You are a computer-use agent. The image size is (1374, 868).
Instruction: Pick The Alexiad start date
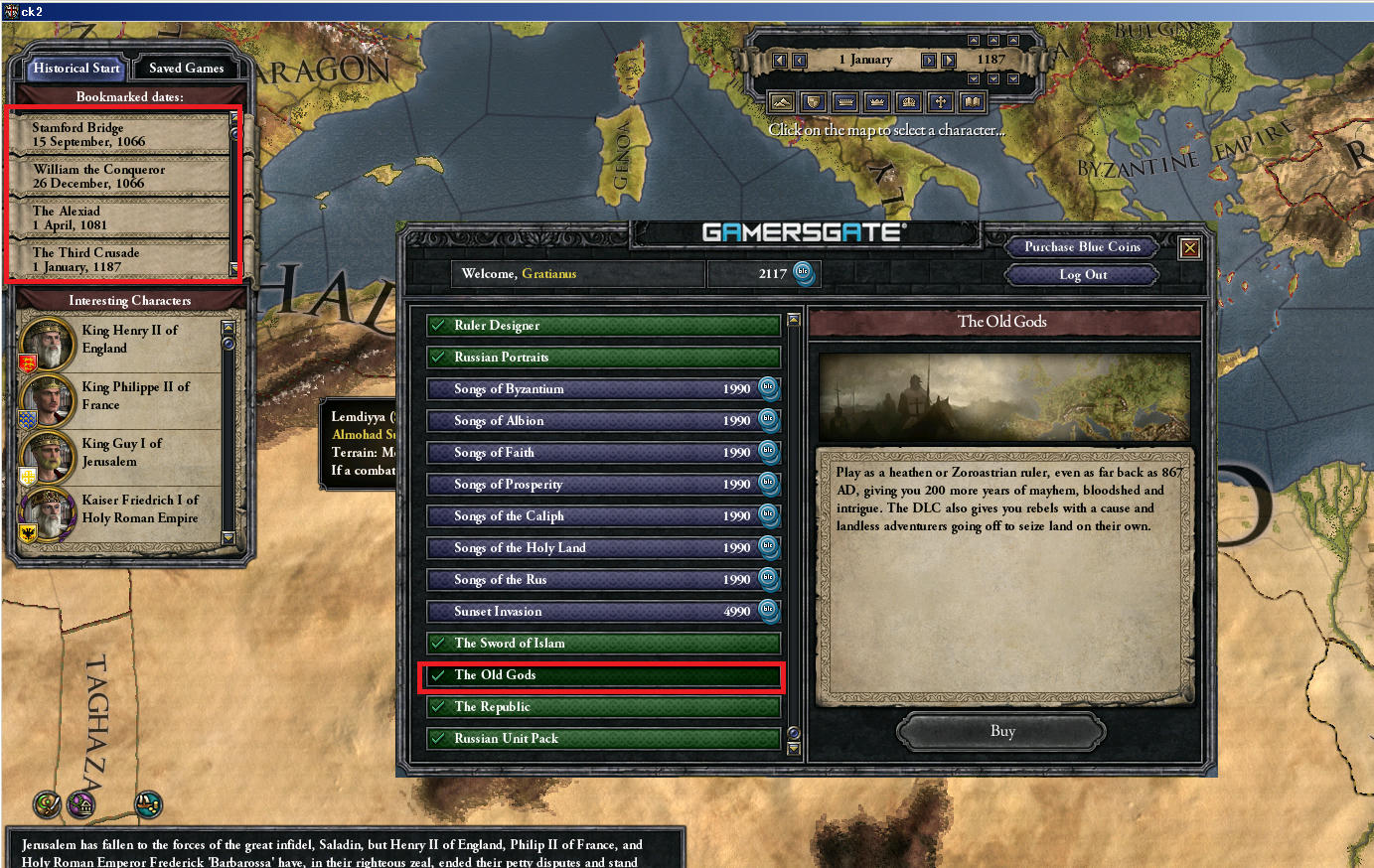tap(119, 217)
